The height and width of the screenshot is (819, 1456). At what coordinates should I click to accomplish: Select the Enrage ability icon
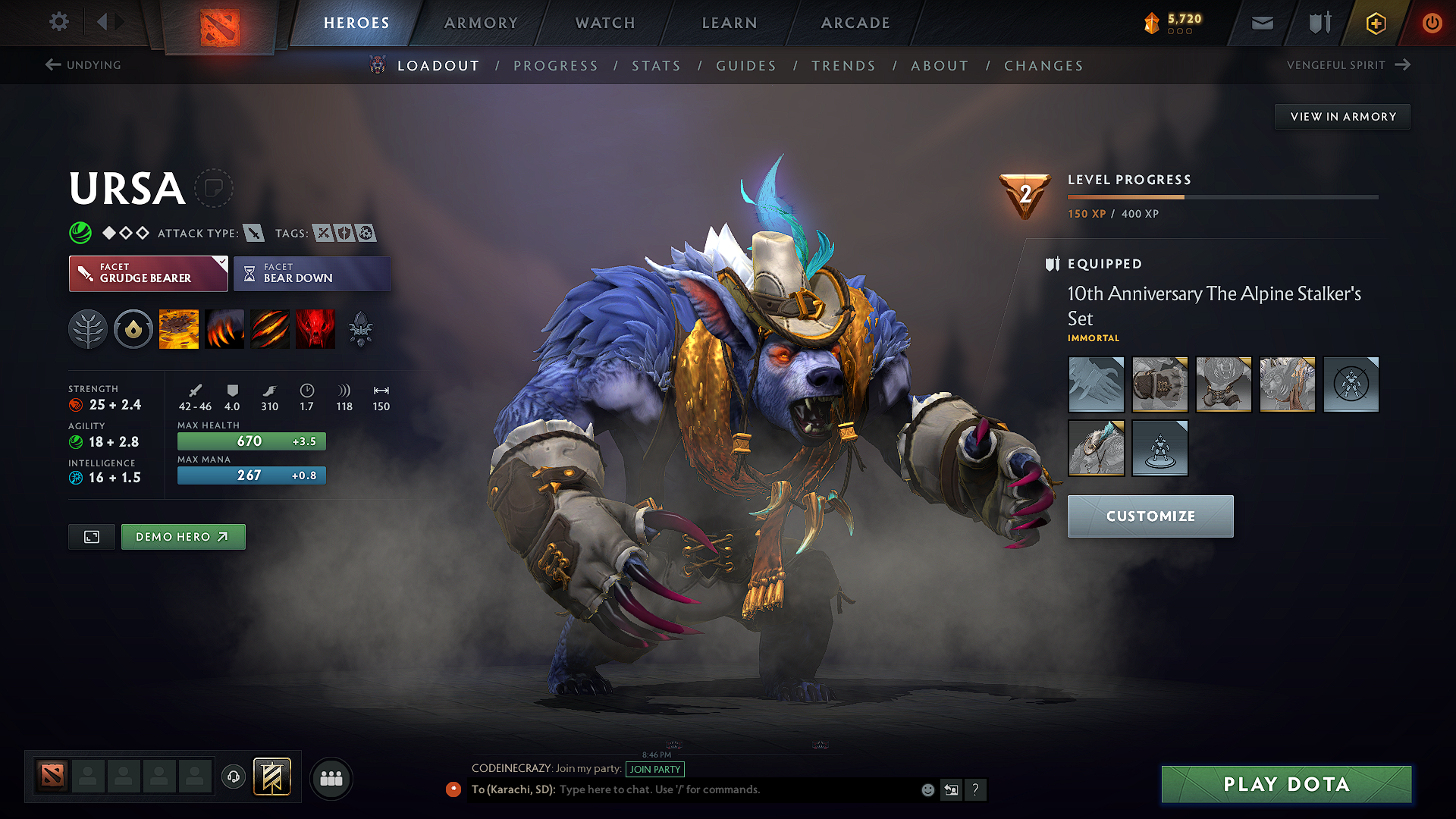315,328
